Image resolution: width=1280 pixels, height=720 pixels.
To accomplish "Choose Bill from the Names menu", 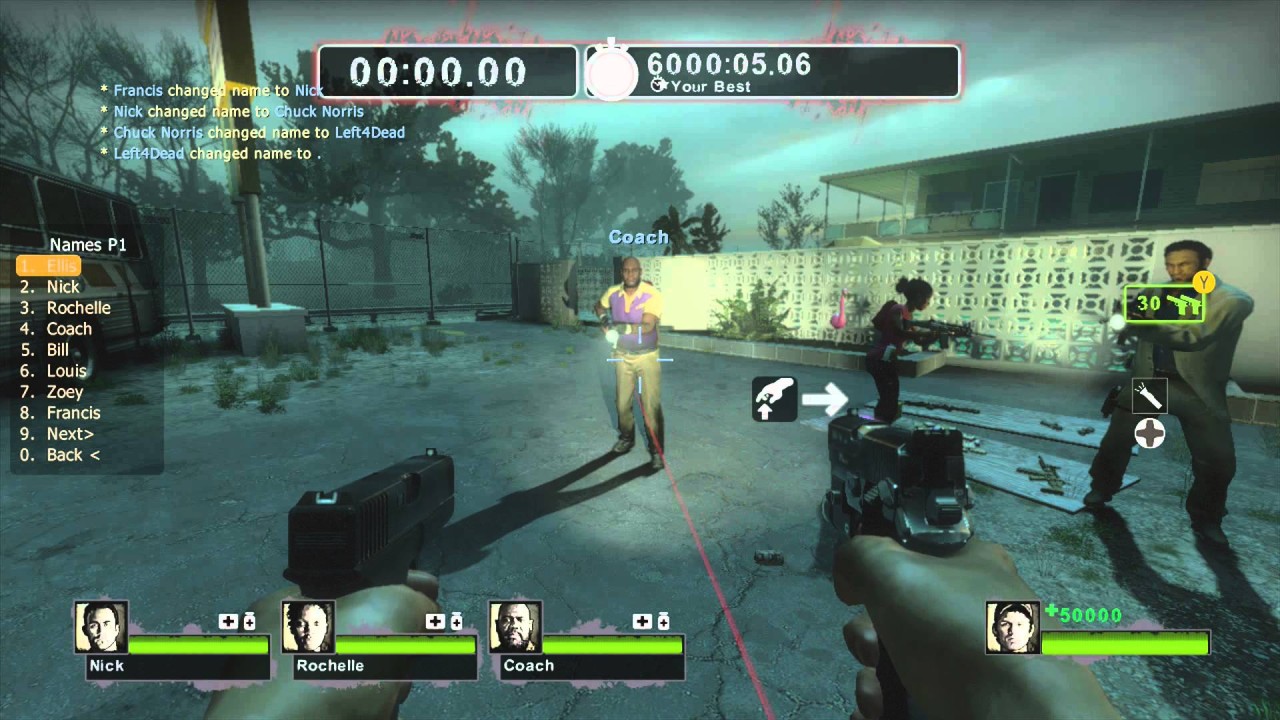I will tap(57, 350).
